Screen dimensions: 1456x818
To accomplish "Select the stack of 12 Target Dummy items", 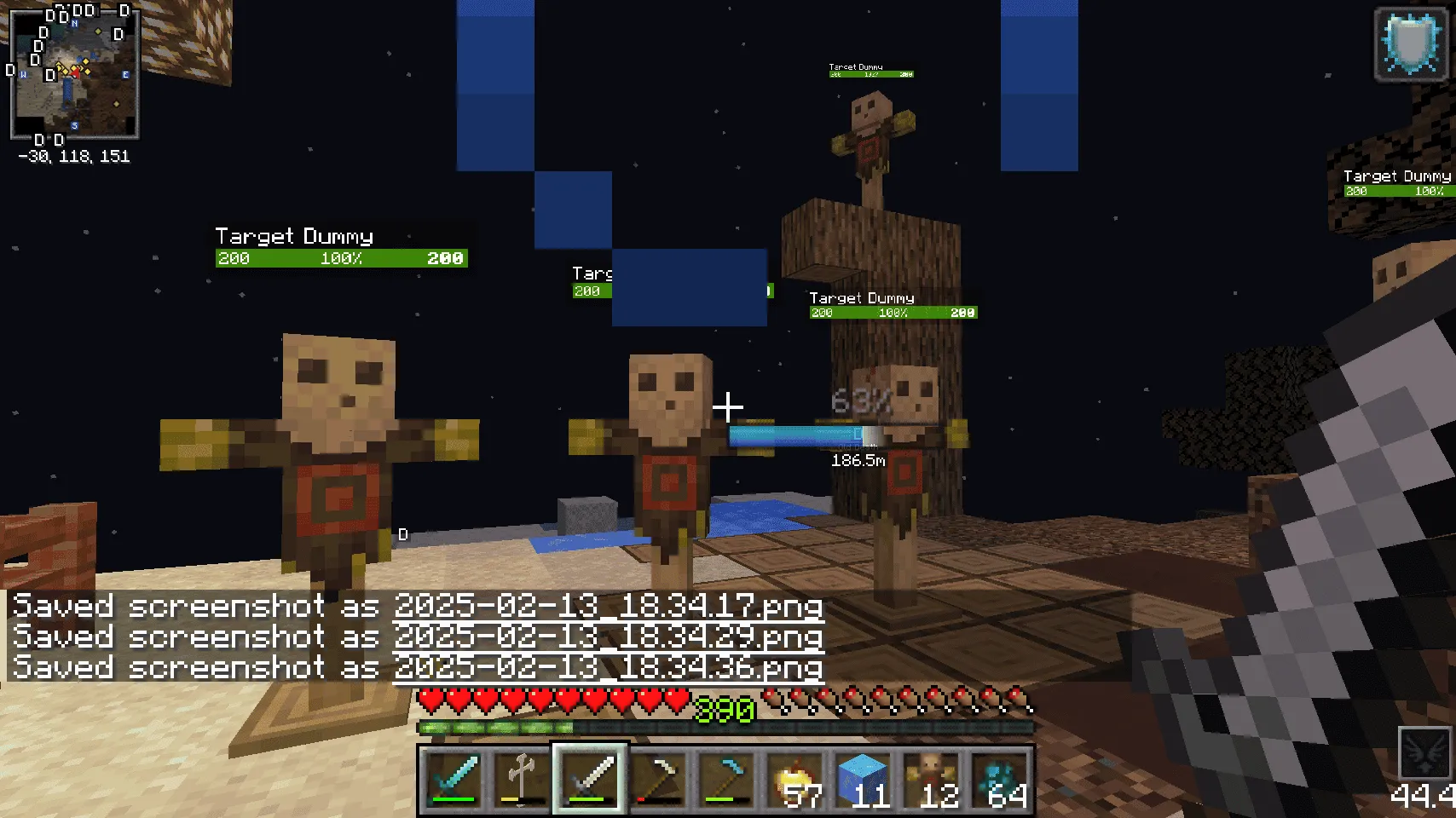I will tap(931, 775).
